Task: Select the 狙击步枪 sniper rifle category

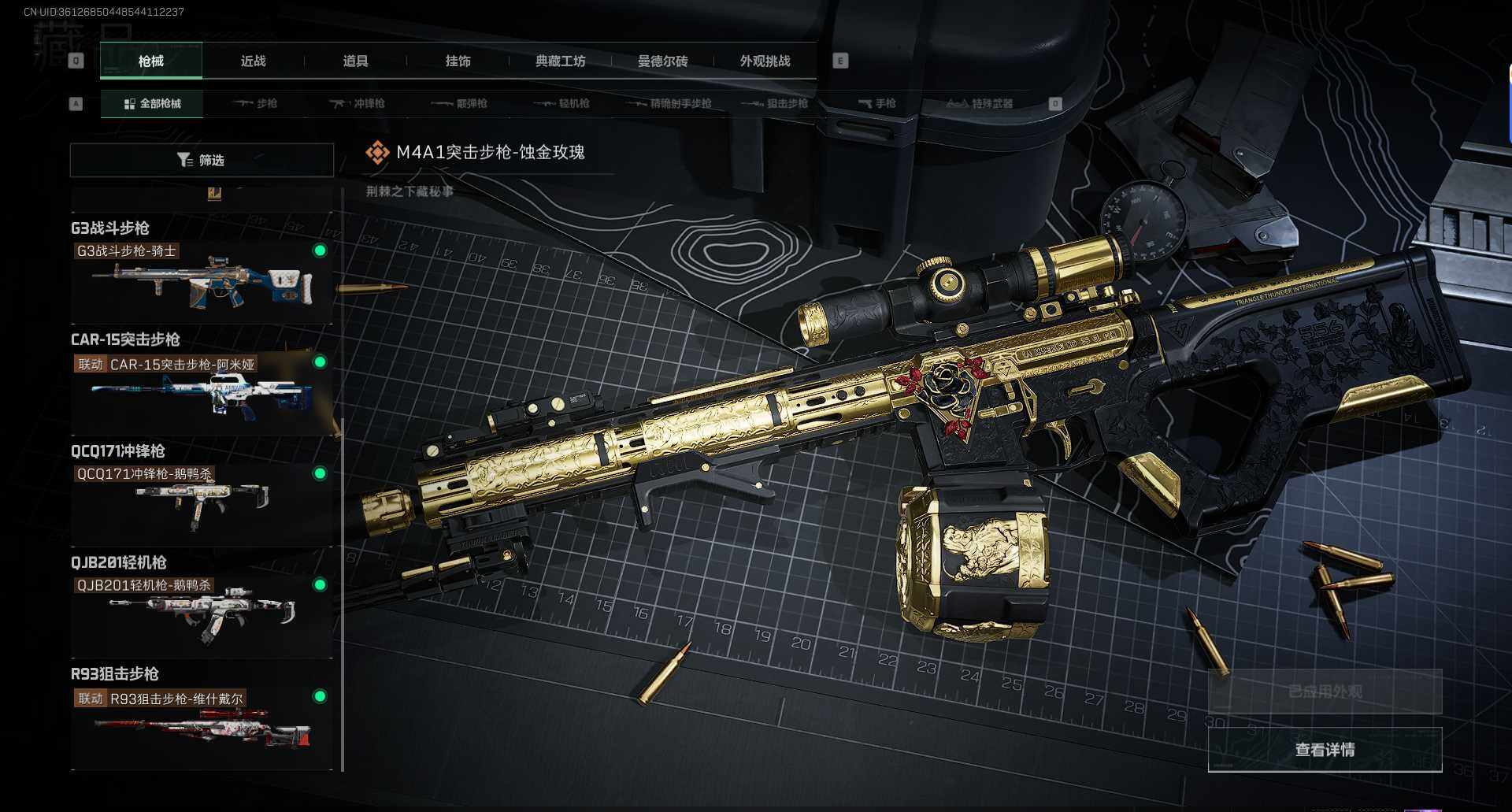Action: (x=775, y=104)
